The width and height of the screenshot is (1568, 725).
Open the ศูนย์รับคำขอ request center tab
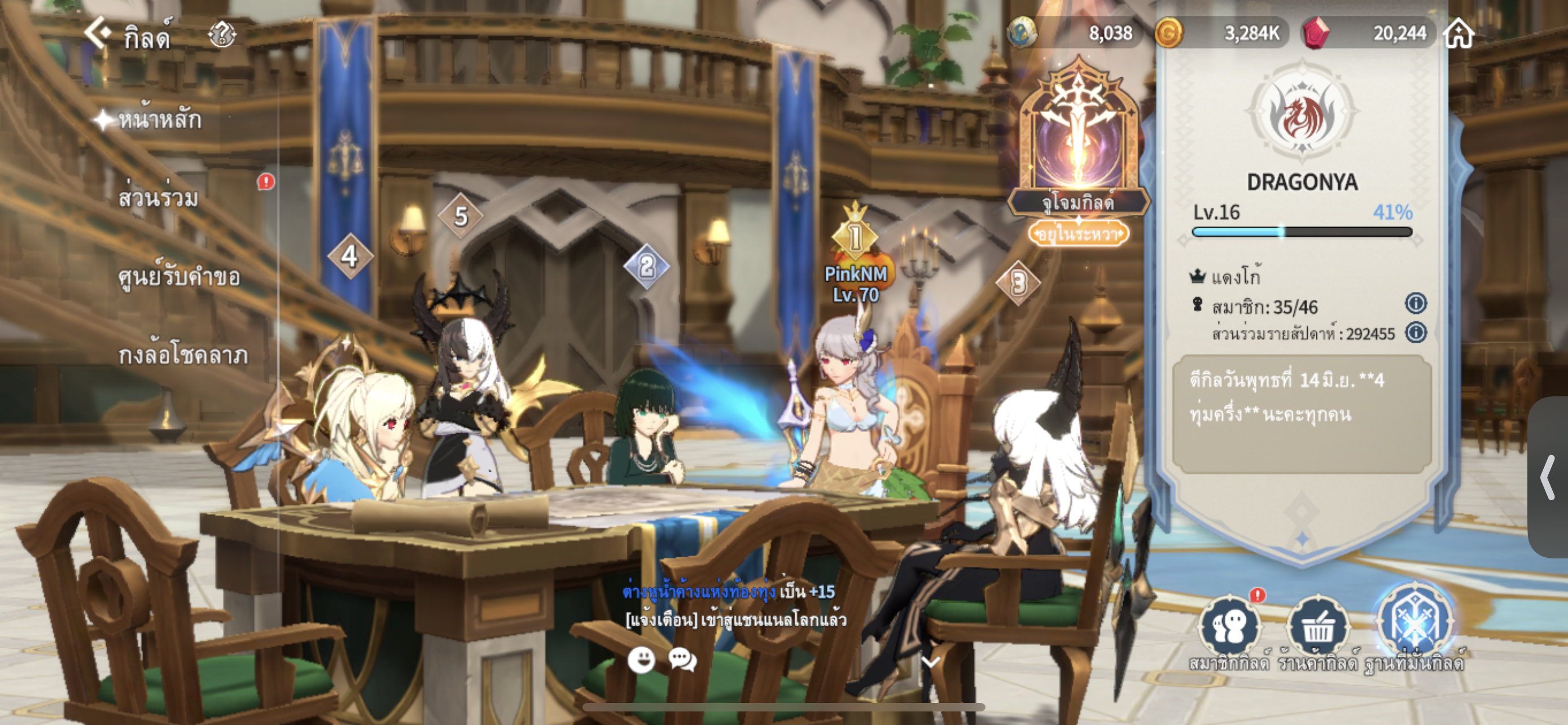pyautogui.click(x=179, y=277)
